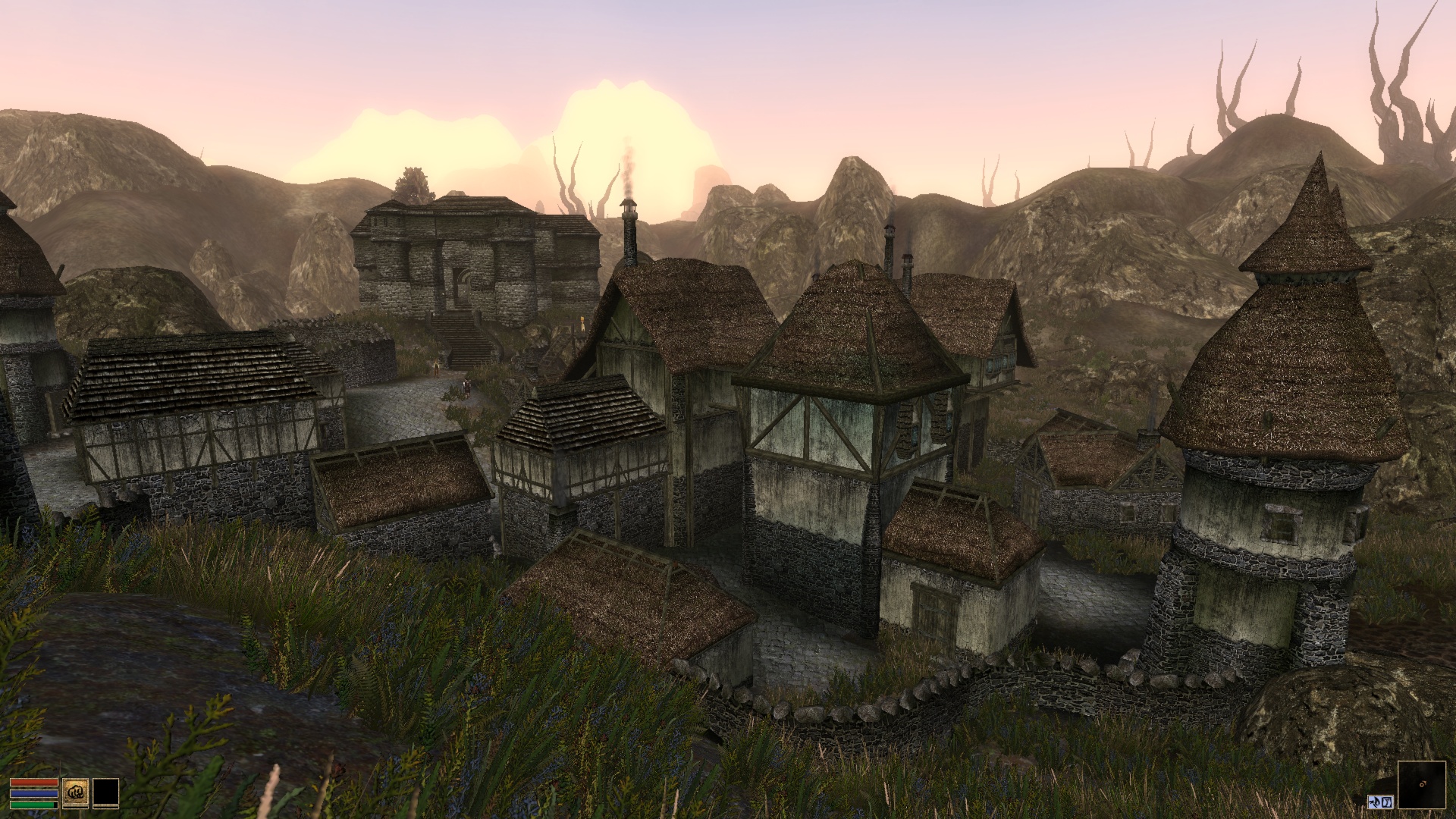Click the weapon condition bar under the fist icon
Image resolution: width=1456 pixels, height=819 pixels.
(76, 807)
